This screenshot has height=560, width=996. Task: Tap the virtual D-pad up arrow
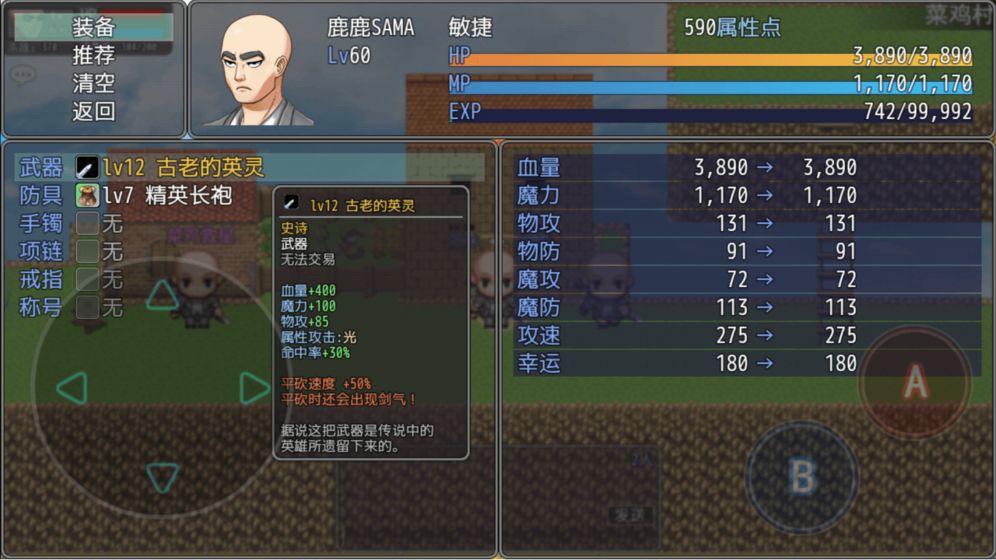(163, 294)
